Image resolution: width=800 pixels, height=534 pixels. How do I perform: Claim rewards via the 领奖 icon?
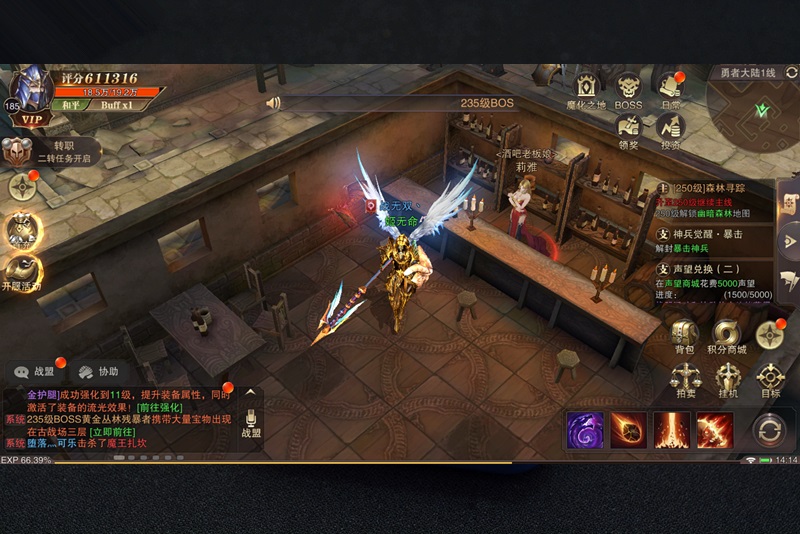coord(628,130)
